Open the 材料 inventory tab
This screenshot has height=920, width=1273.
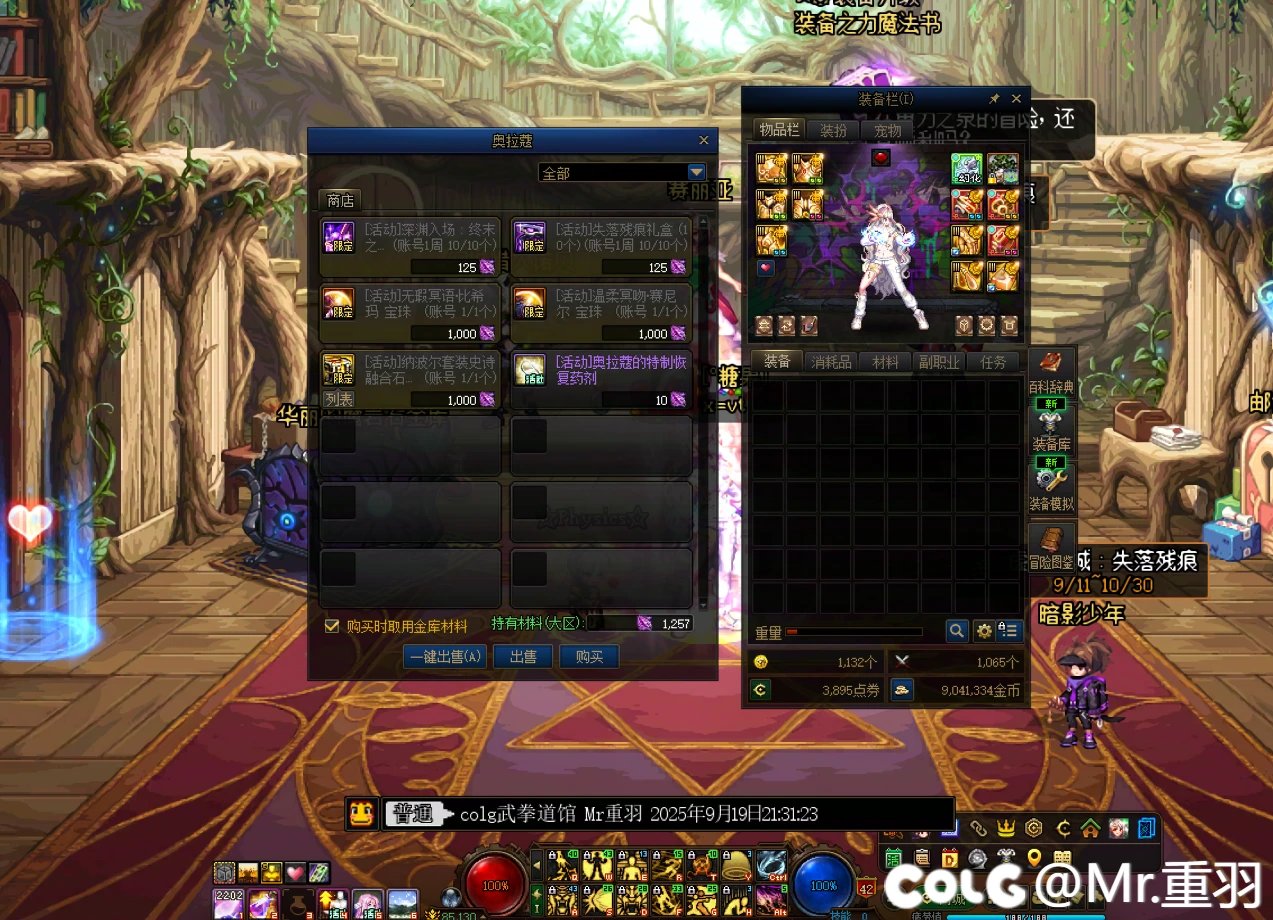coord(884,362)
